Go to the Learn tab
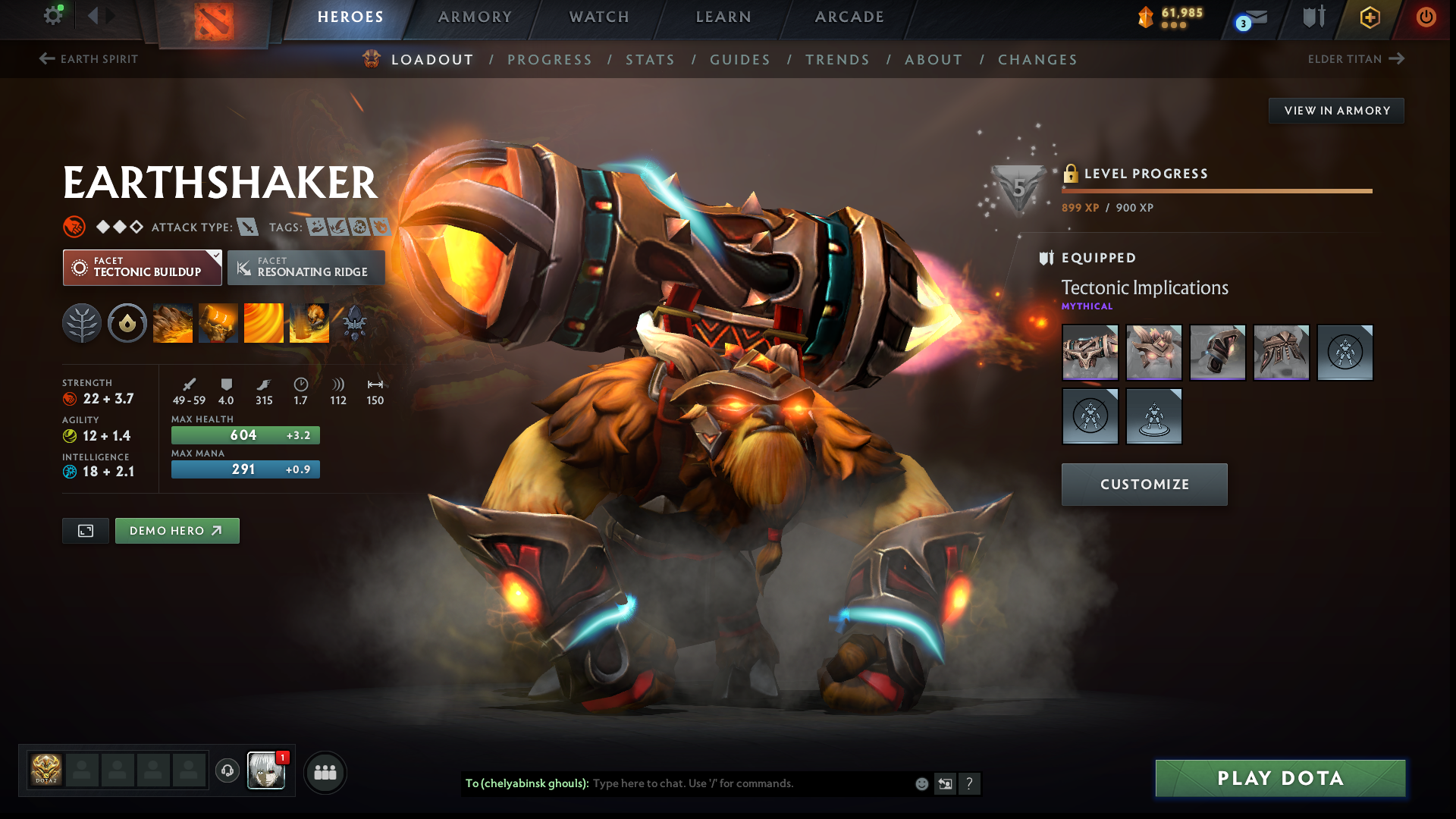Viewport: 1456px width, 819px height. pyautogui.click(x=723, y=17)
